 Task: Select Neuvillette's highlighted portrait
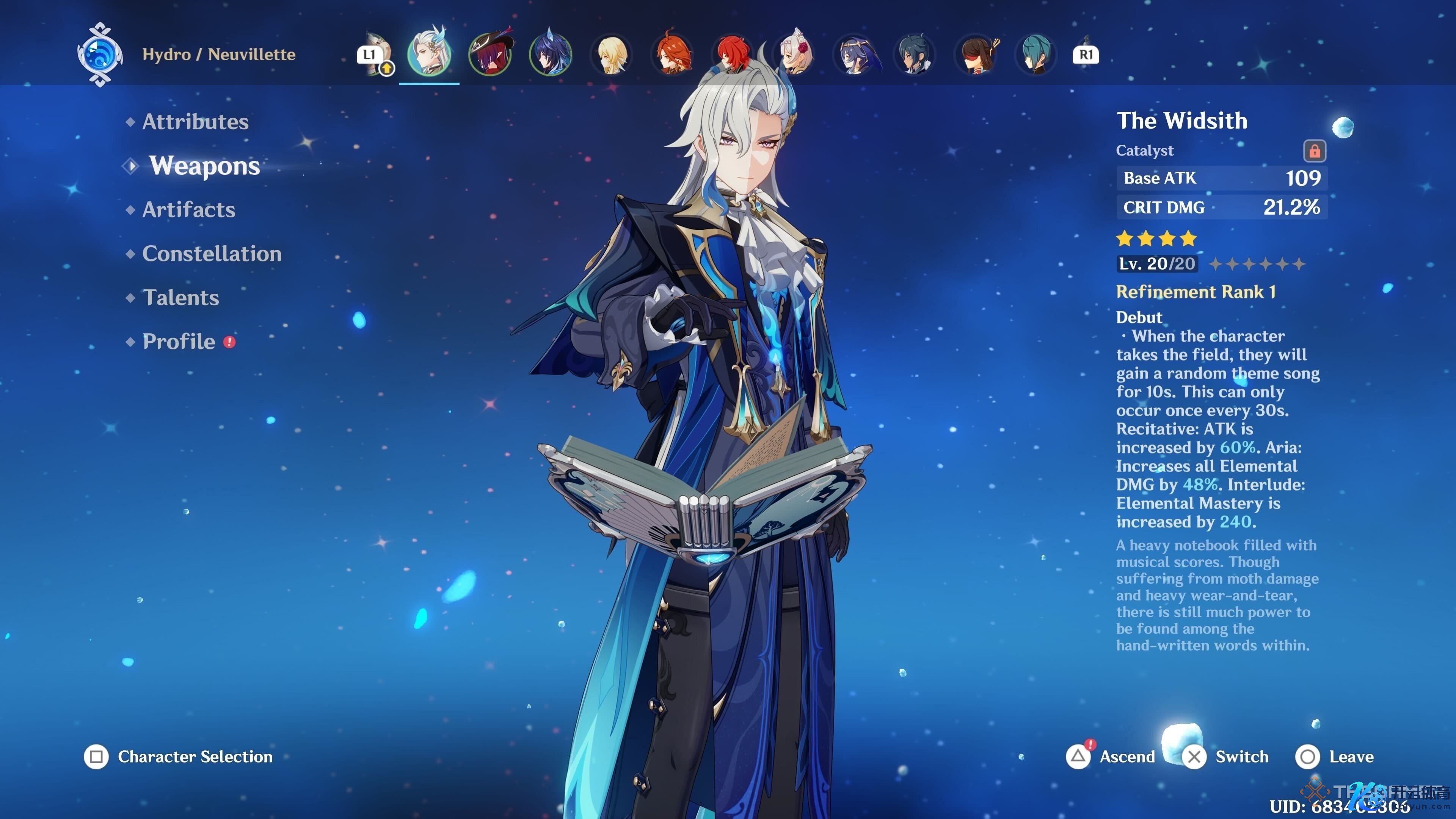pyautogui.click(x=429, y=54)
